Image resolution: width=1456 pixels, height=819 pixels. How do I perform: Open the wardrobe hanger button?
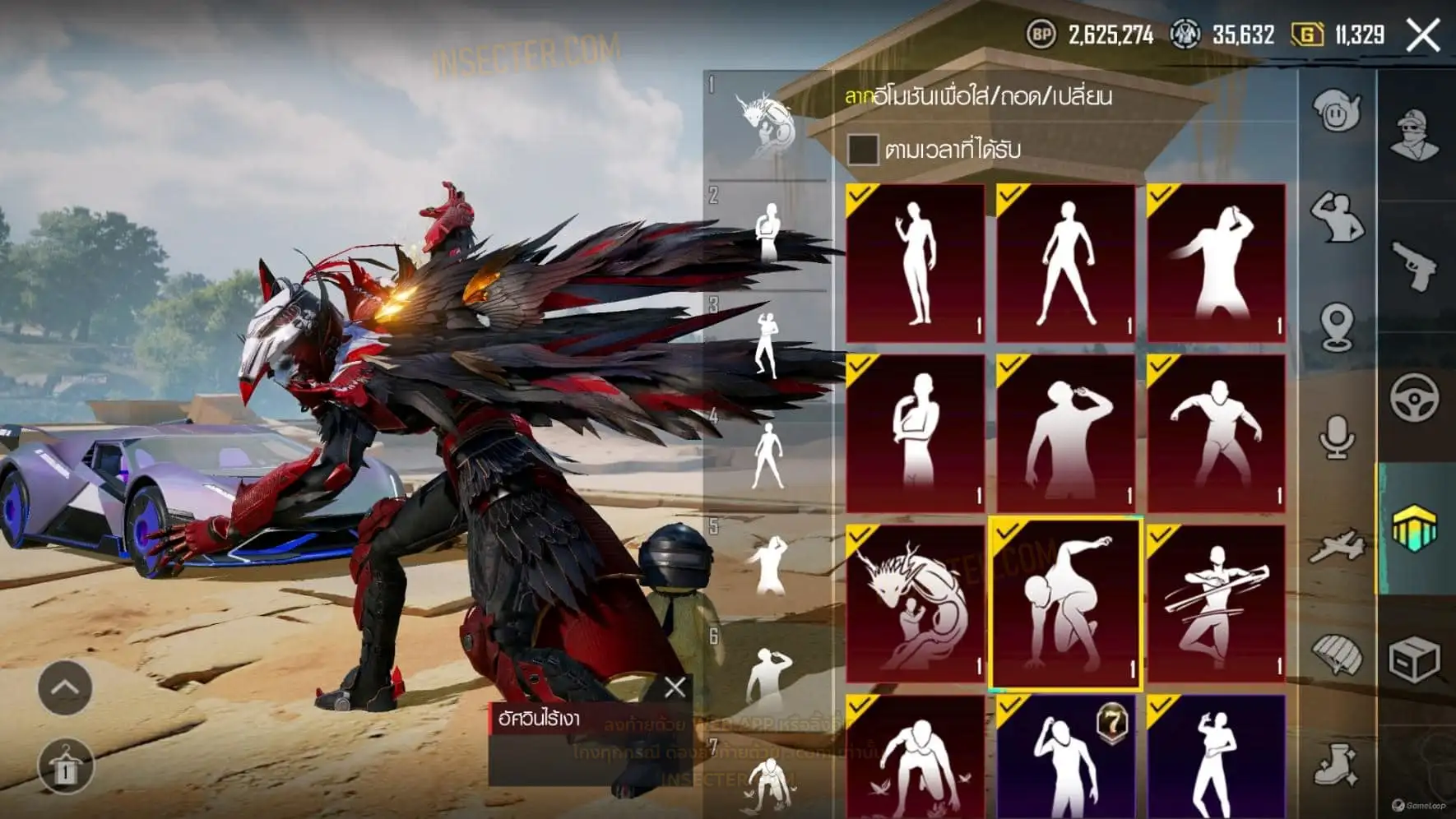pos(65,768)
